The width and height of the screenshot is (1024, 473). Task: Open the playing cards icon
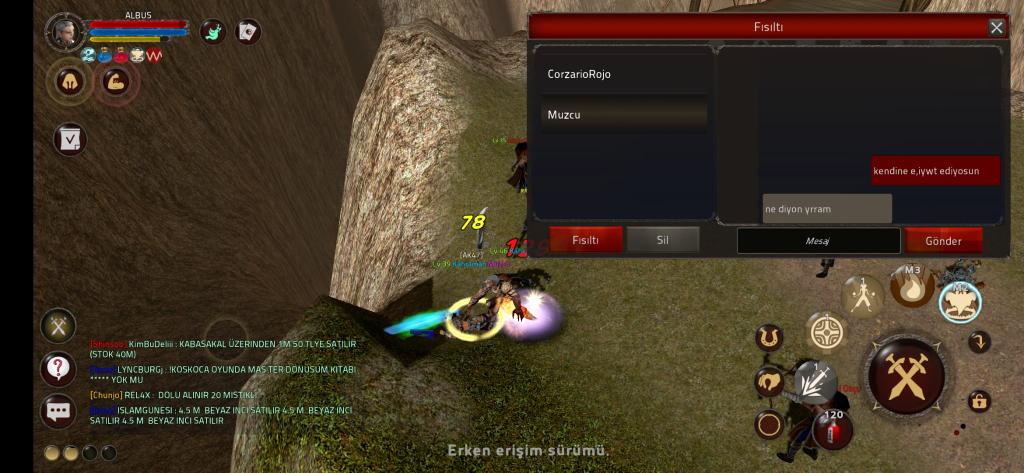pyautogui.click(x=247, y=32)
